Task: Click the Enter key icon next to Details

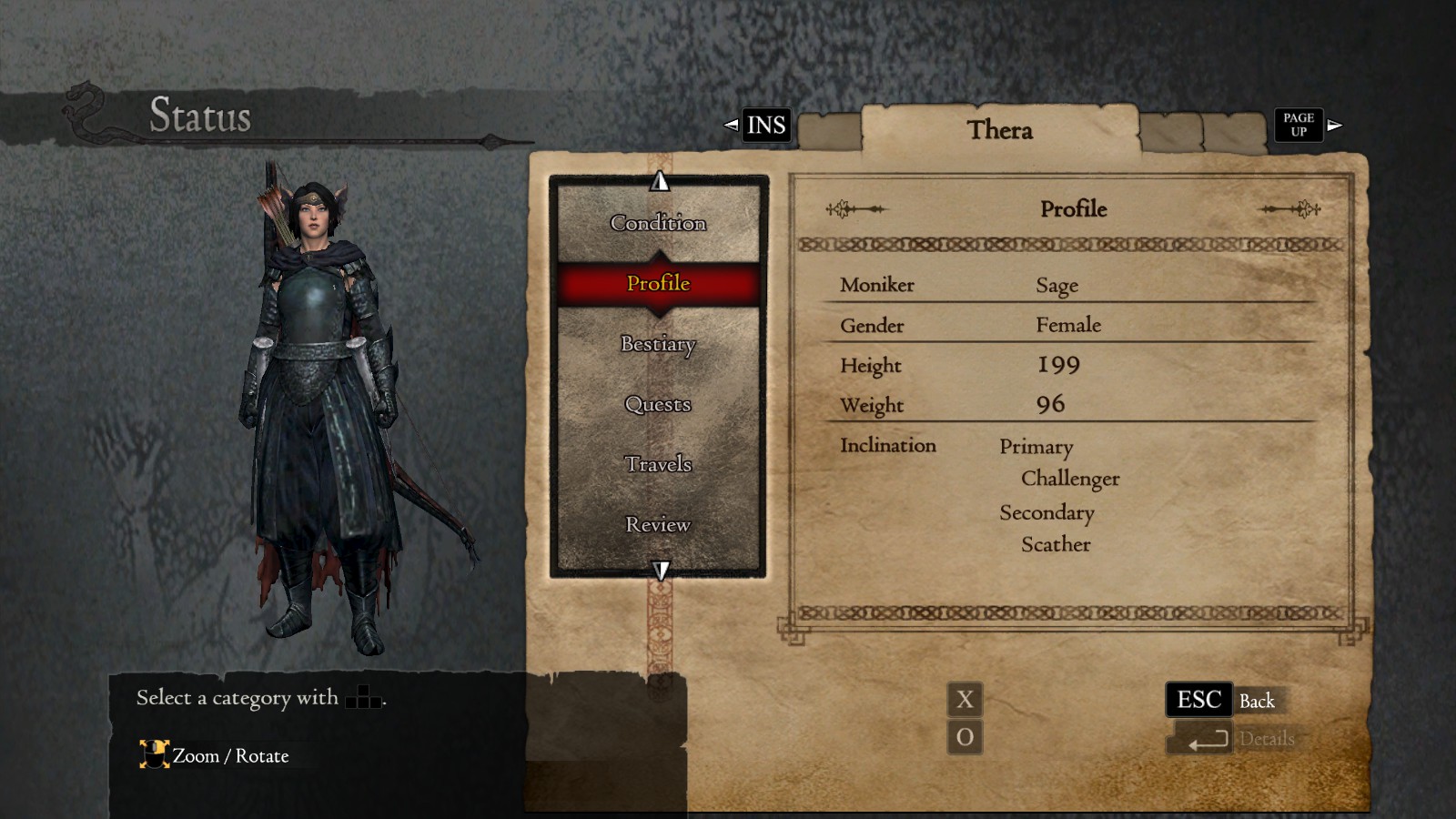Action: tap(1199, 739)
